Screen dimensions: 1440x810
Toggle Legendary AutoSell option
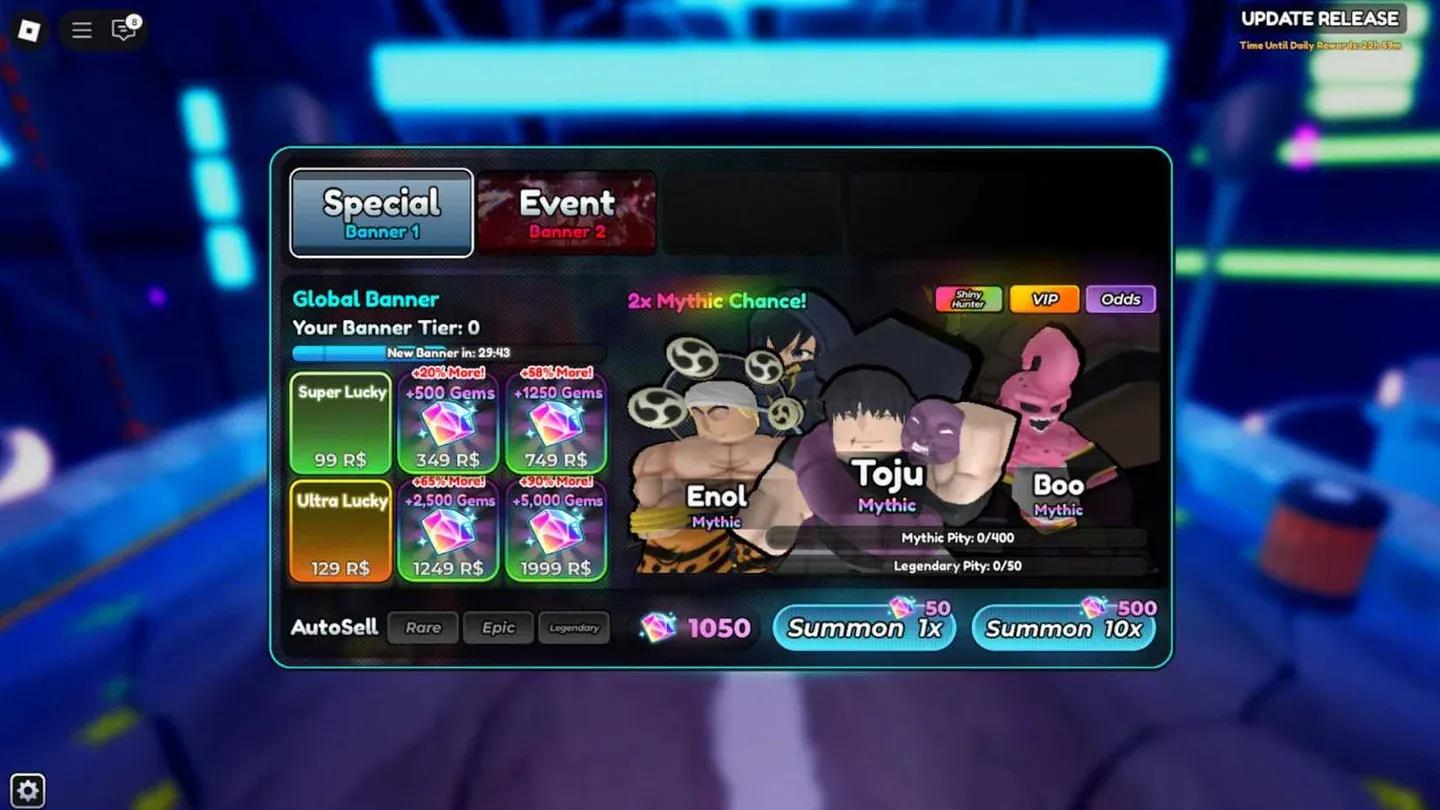pos(574,627)
